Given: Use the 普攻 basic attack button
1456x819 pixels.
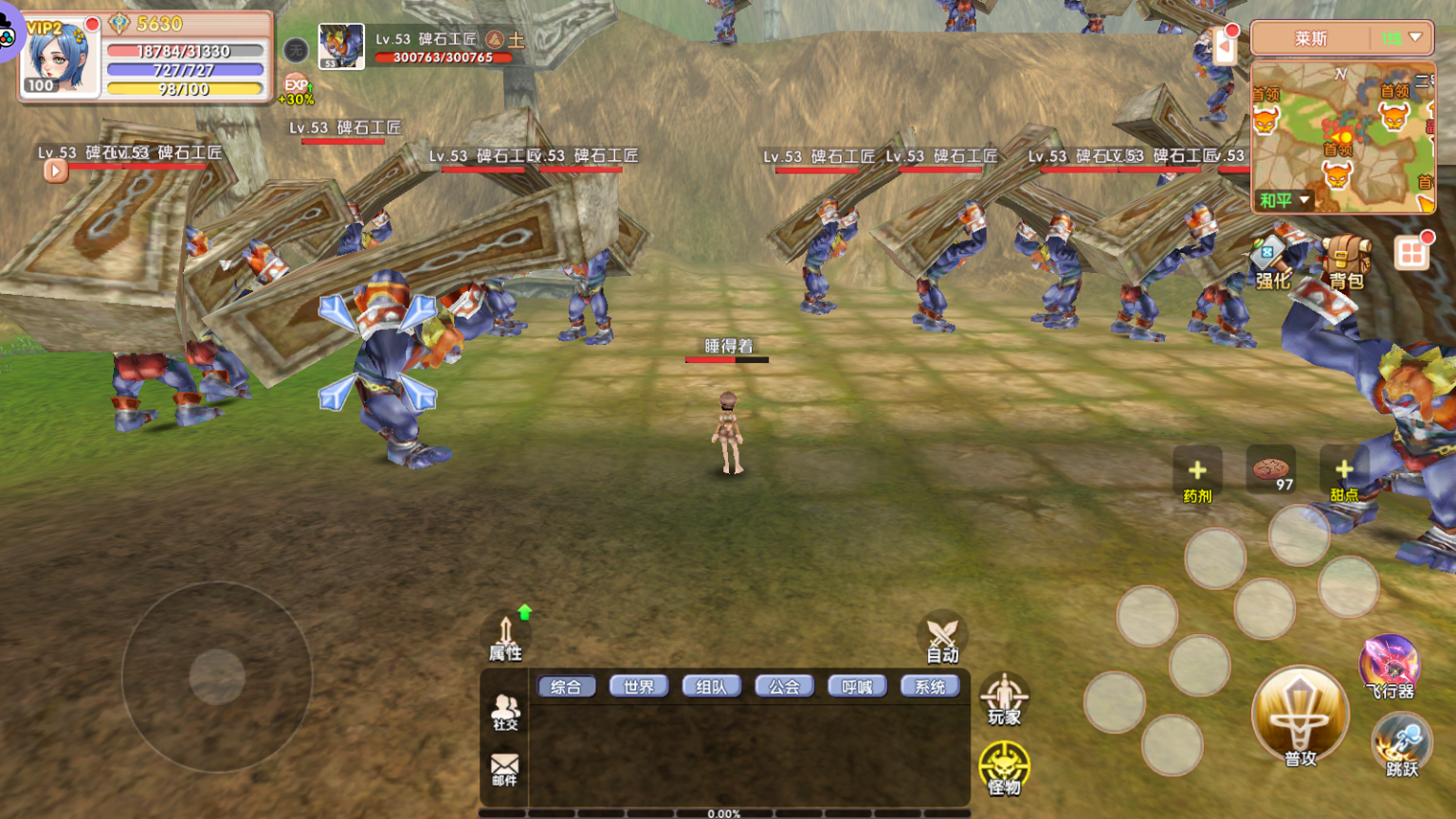Looking at the screenshot, I should pyautogui.click(x=1300, y=718).
